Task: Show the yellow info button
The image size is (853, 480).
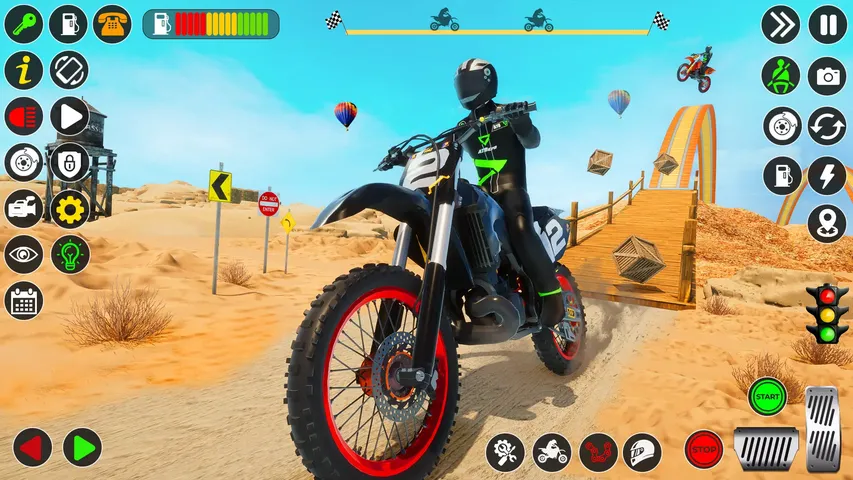Action: pyautogui.click(x=23, y=70)
